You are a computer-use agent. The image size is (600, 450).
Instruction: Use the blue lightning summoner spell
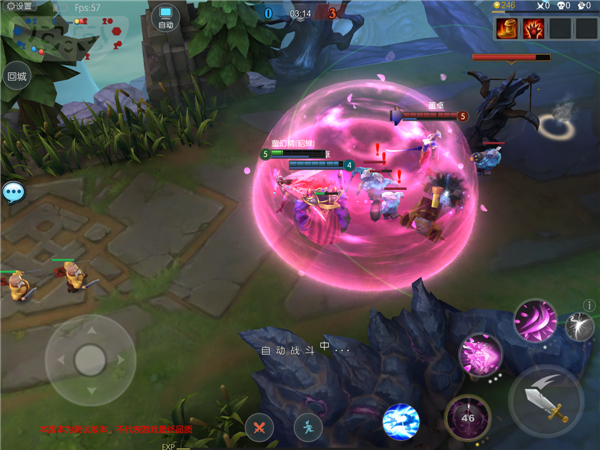pos(402,423)
